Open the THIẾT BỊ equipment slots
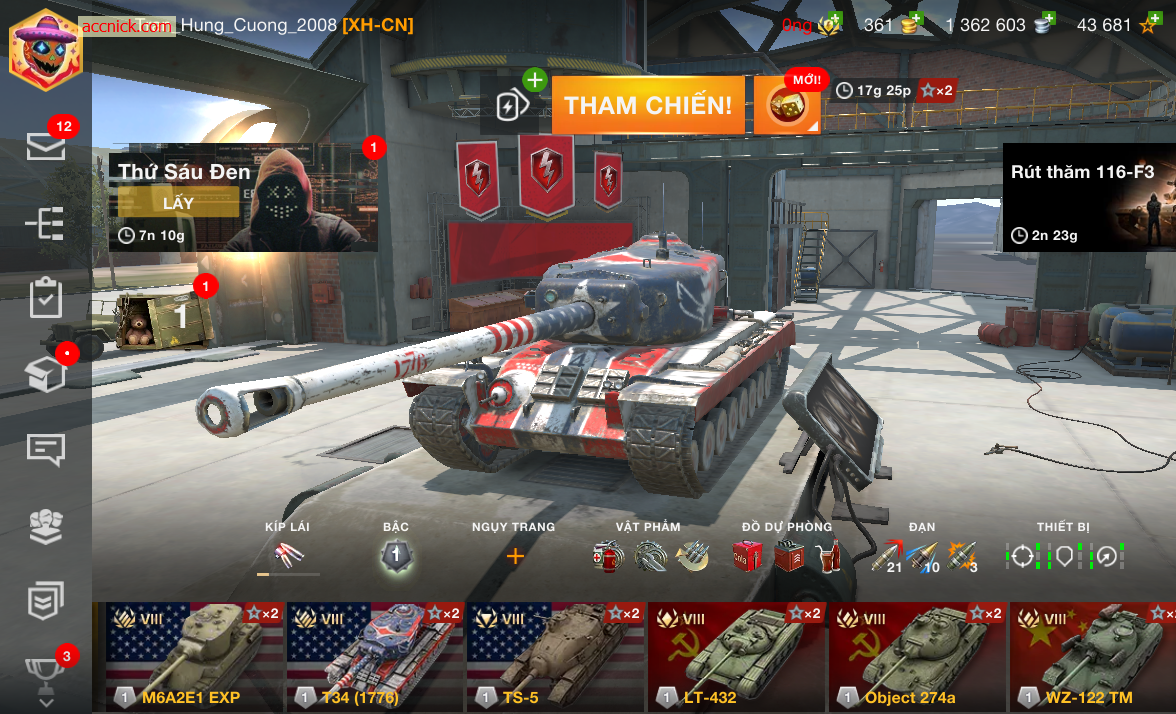The image size is (1176, 714). tap(1064, 556)
